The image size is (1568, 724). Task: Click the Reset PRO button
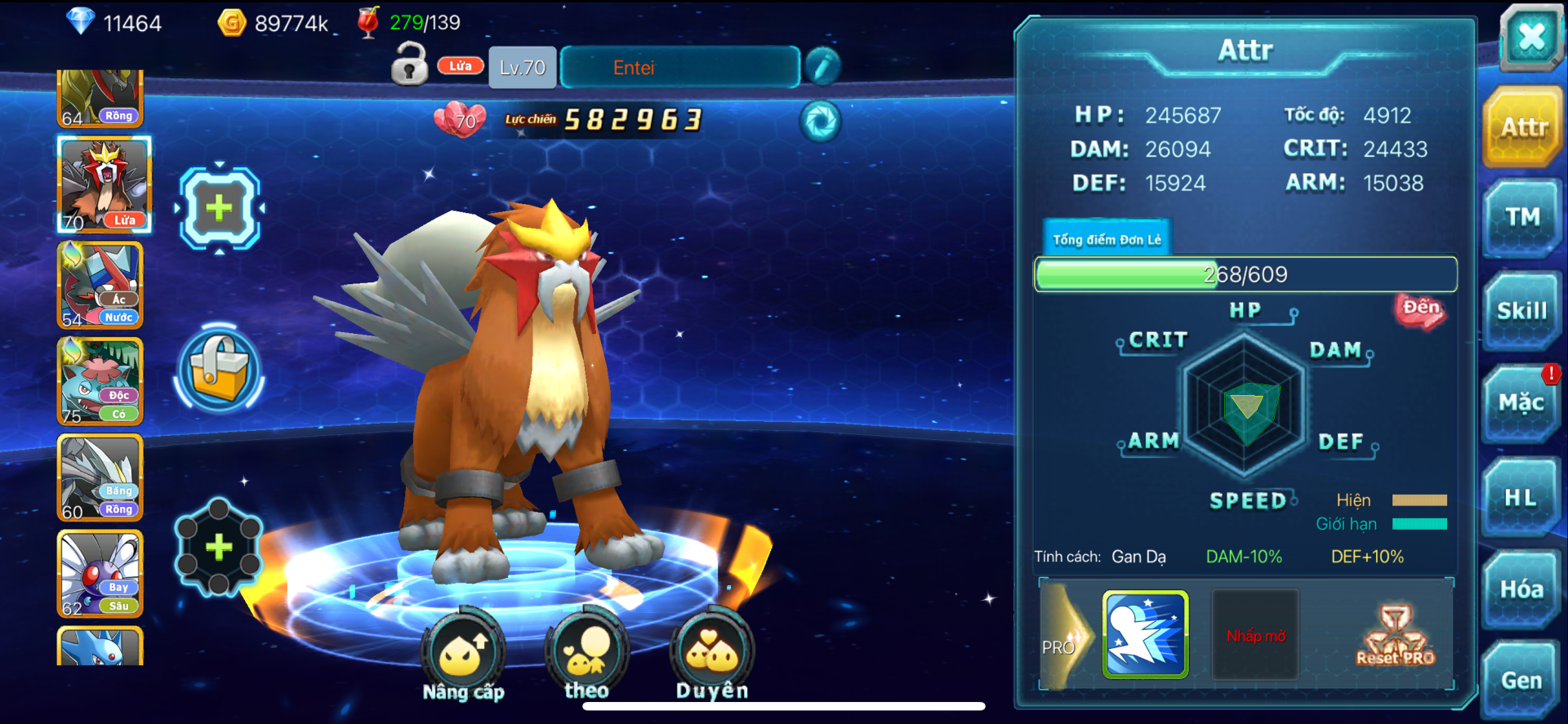coord(1395,636)
